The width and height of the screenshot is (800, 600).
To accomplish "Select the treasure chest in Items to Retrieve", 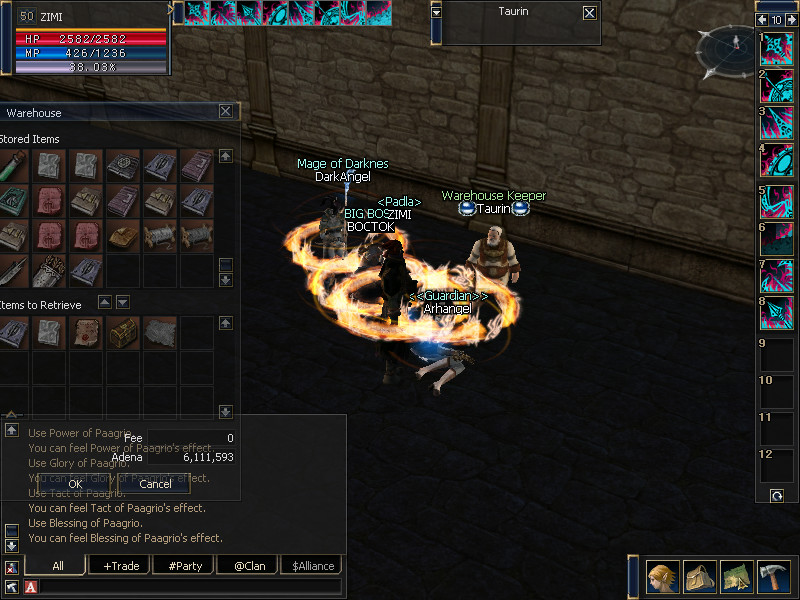I will (x=124, y=333).
